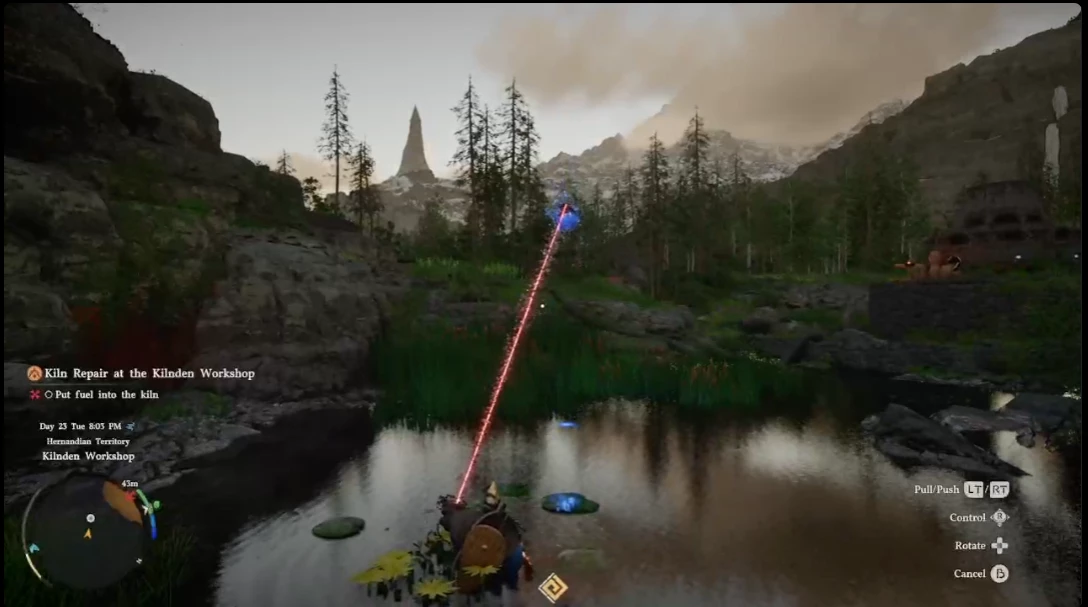Open the Kiln Repair quest tracker entry

[x=149, y=373]
